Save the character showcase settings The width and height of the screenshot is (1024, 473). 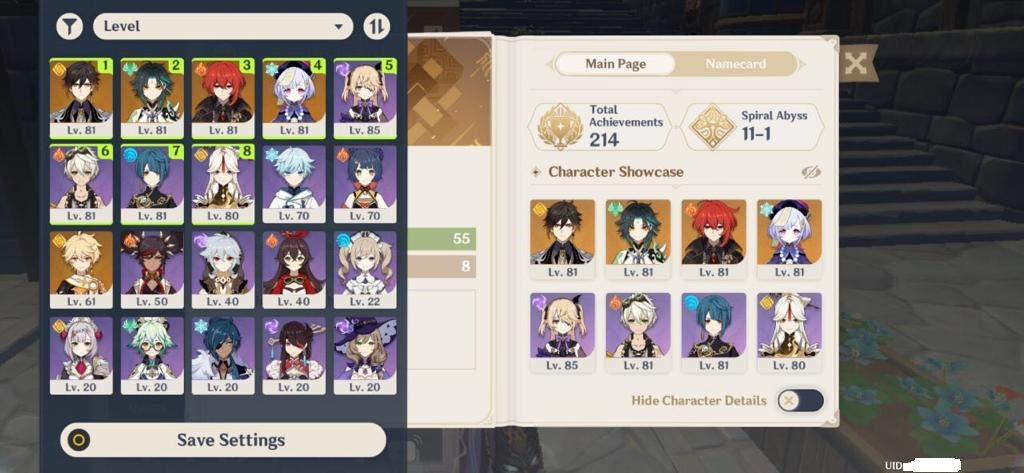(223, 440)
